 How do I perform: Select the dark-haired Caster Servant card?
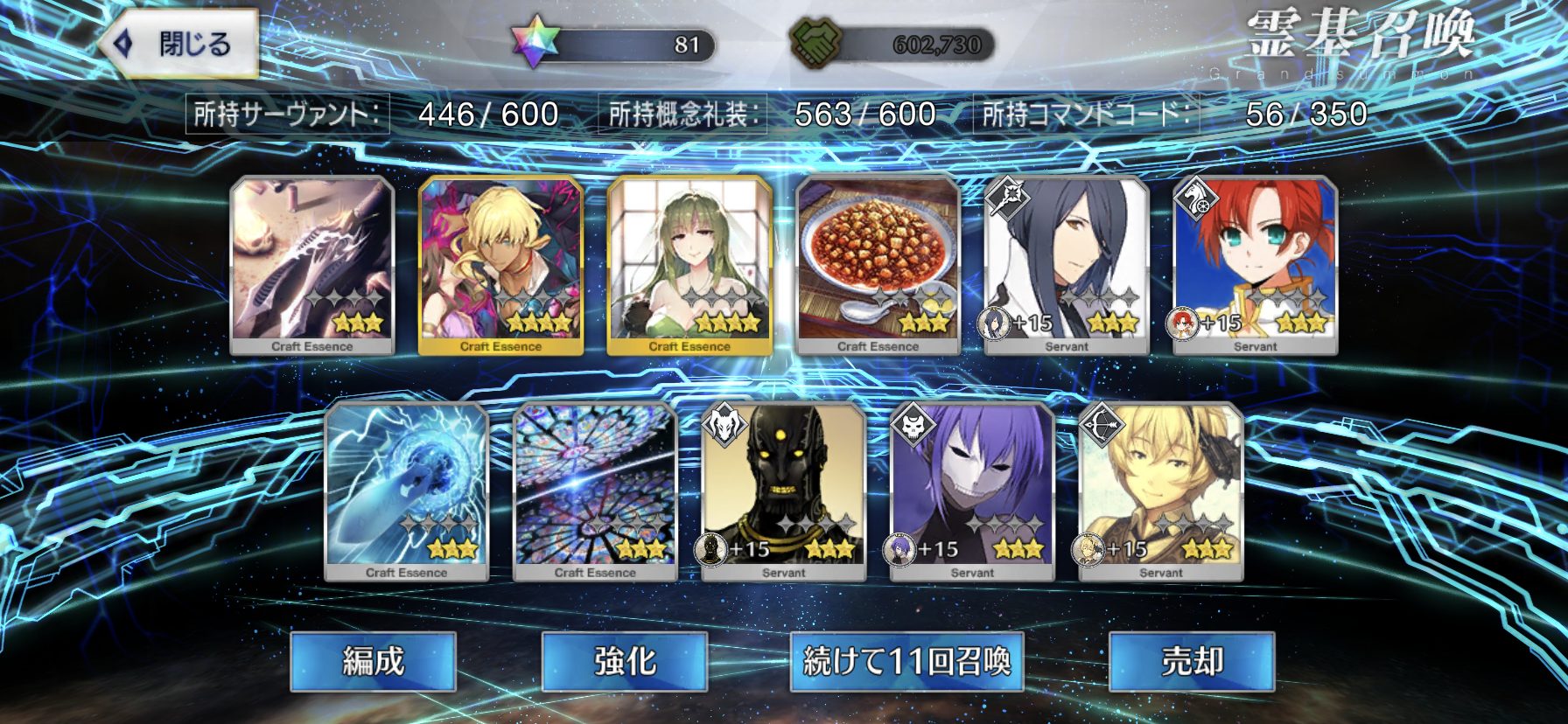[x=1067, y=265]
